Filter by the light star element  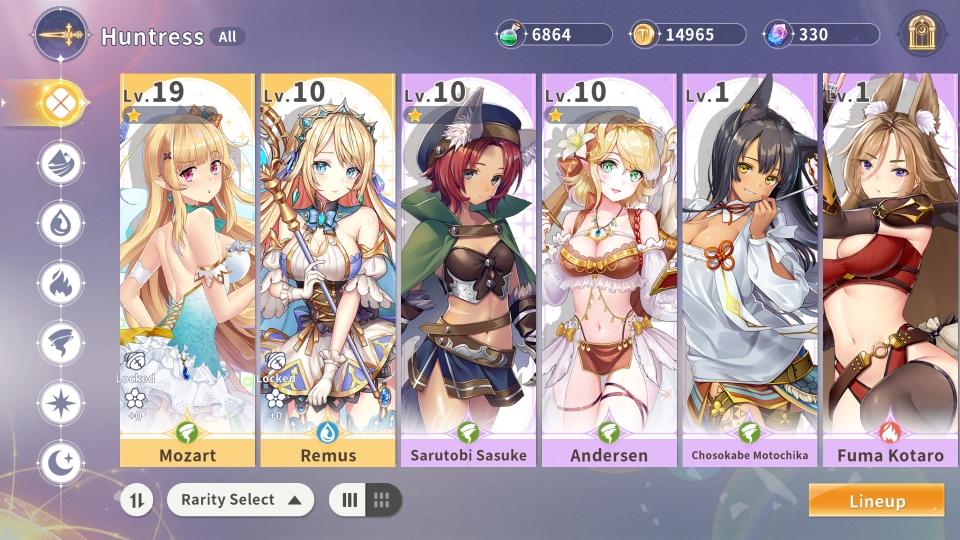click(x=61, y=403)
